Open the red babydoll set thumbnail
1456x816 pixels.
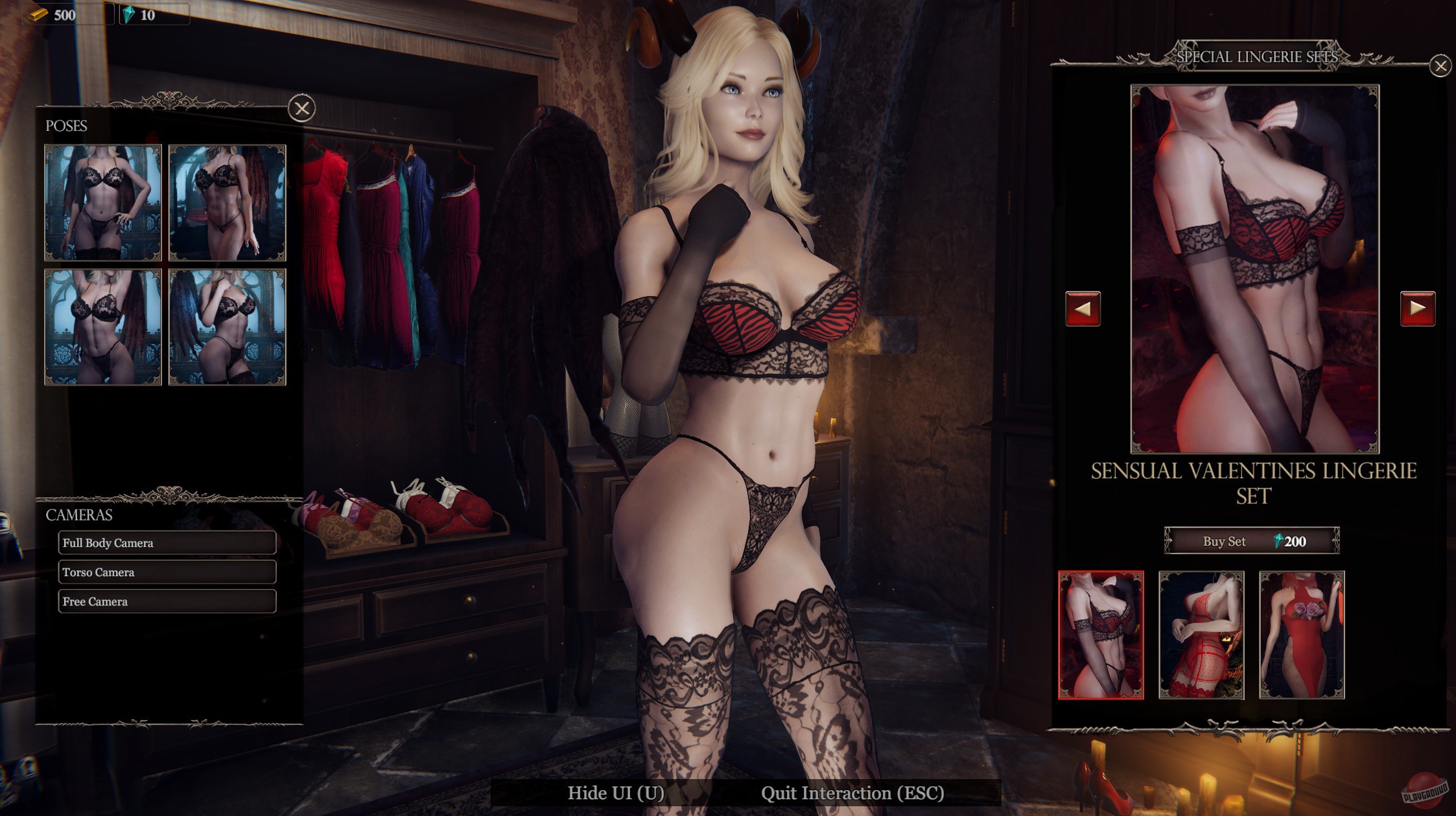1202,636
